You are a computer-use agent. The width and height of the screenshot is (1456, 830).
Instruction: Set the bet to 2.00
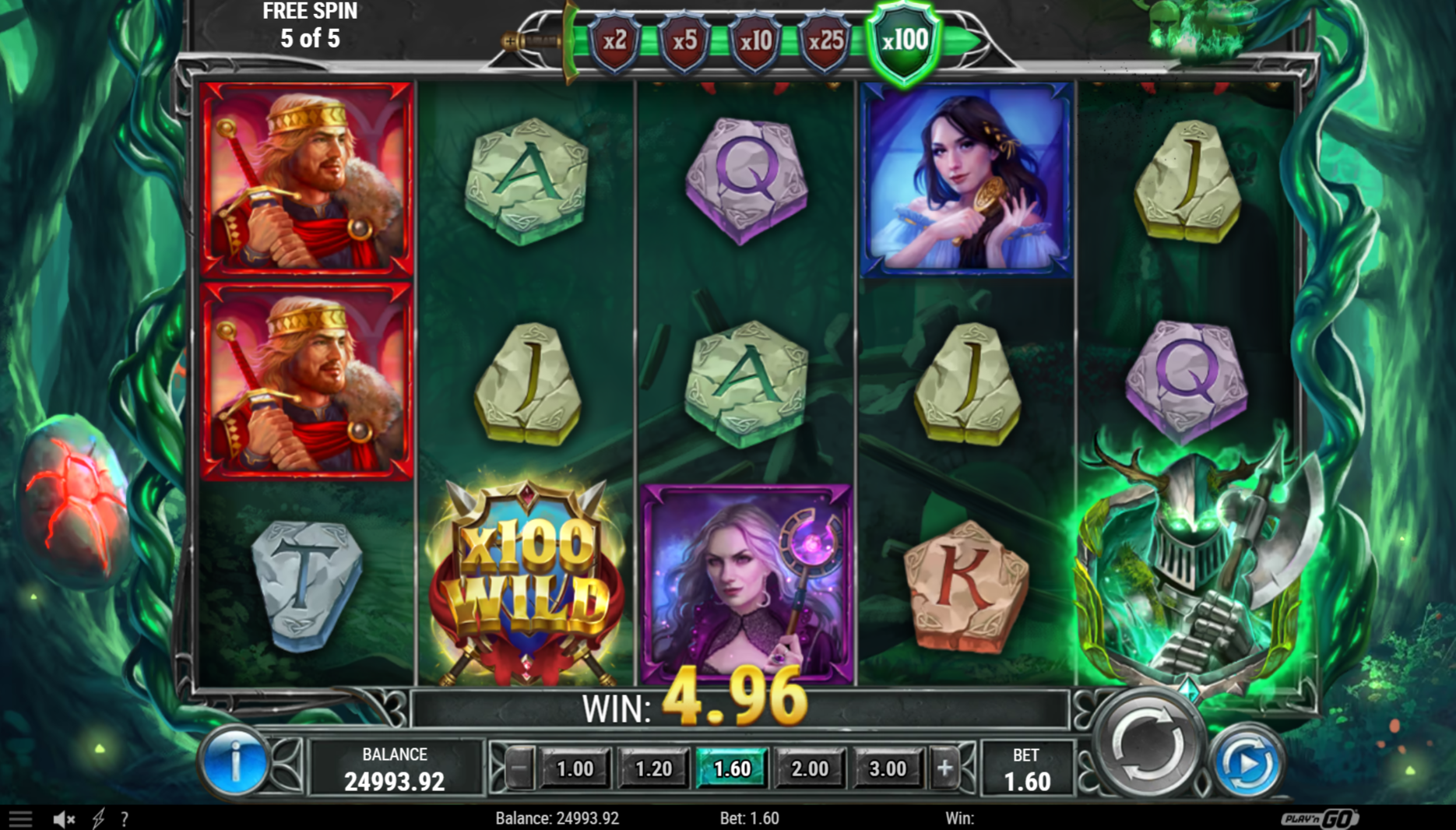click(x=810, y=769)
